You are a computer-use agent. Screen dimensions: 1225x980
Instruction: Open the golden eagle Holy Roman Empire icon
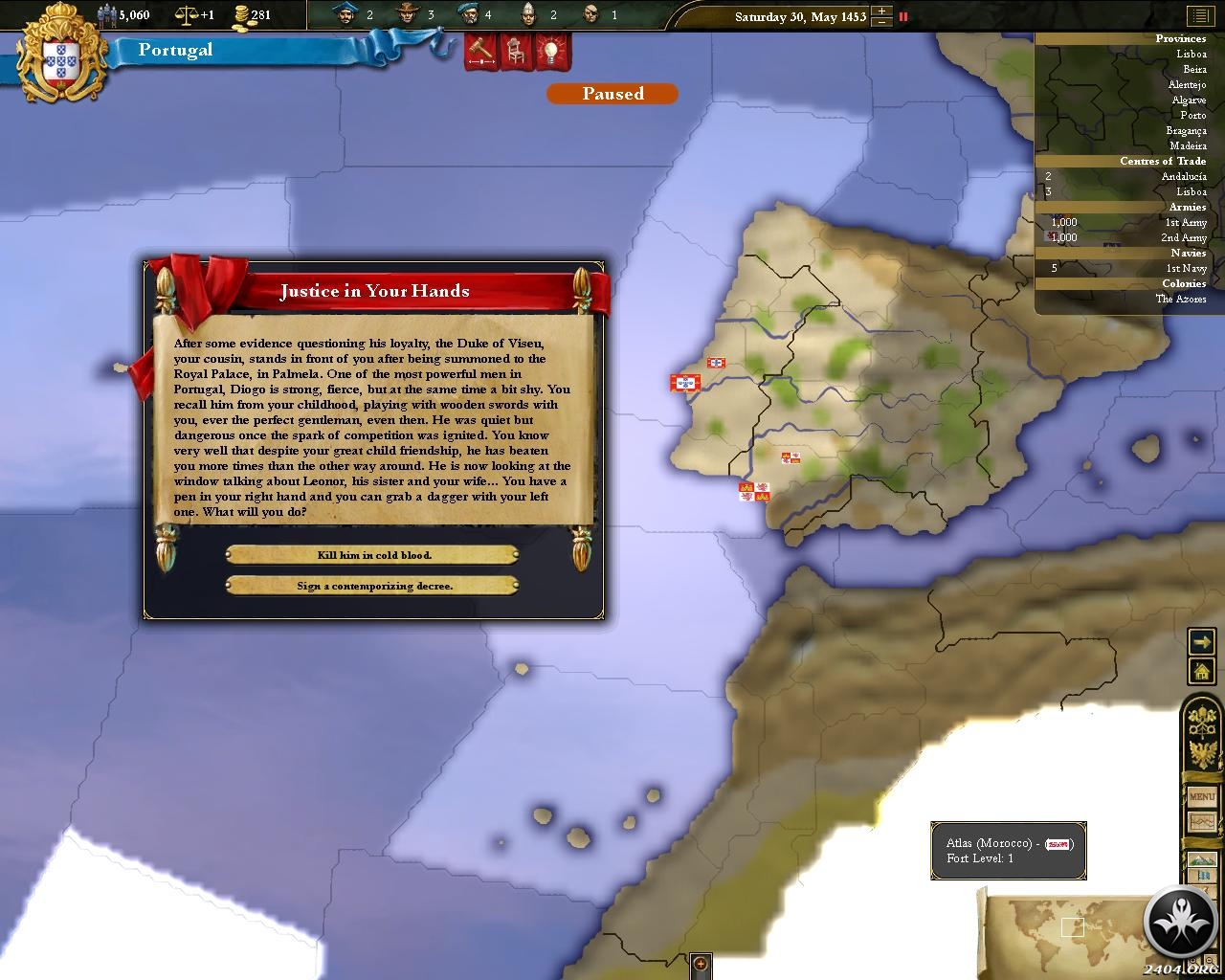coord(1201,753)
